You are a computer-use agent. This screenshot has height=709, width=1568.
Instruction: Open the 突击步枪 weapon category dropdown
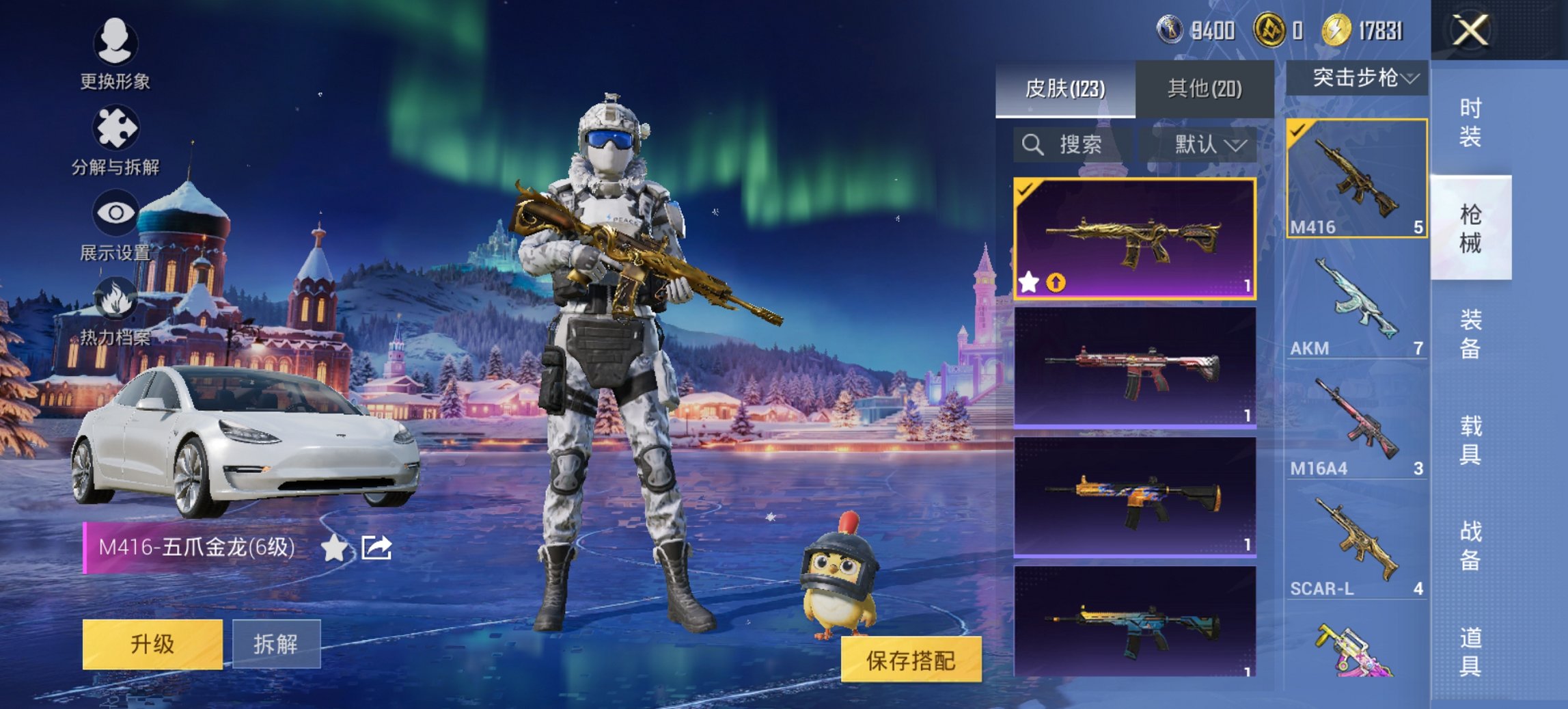coord(1360,77)
